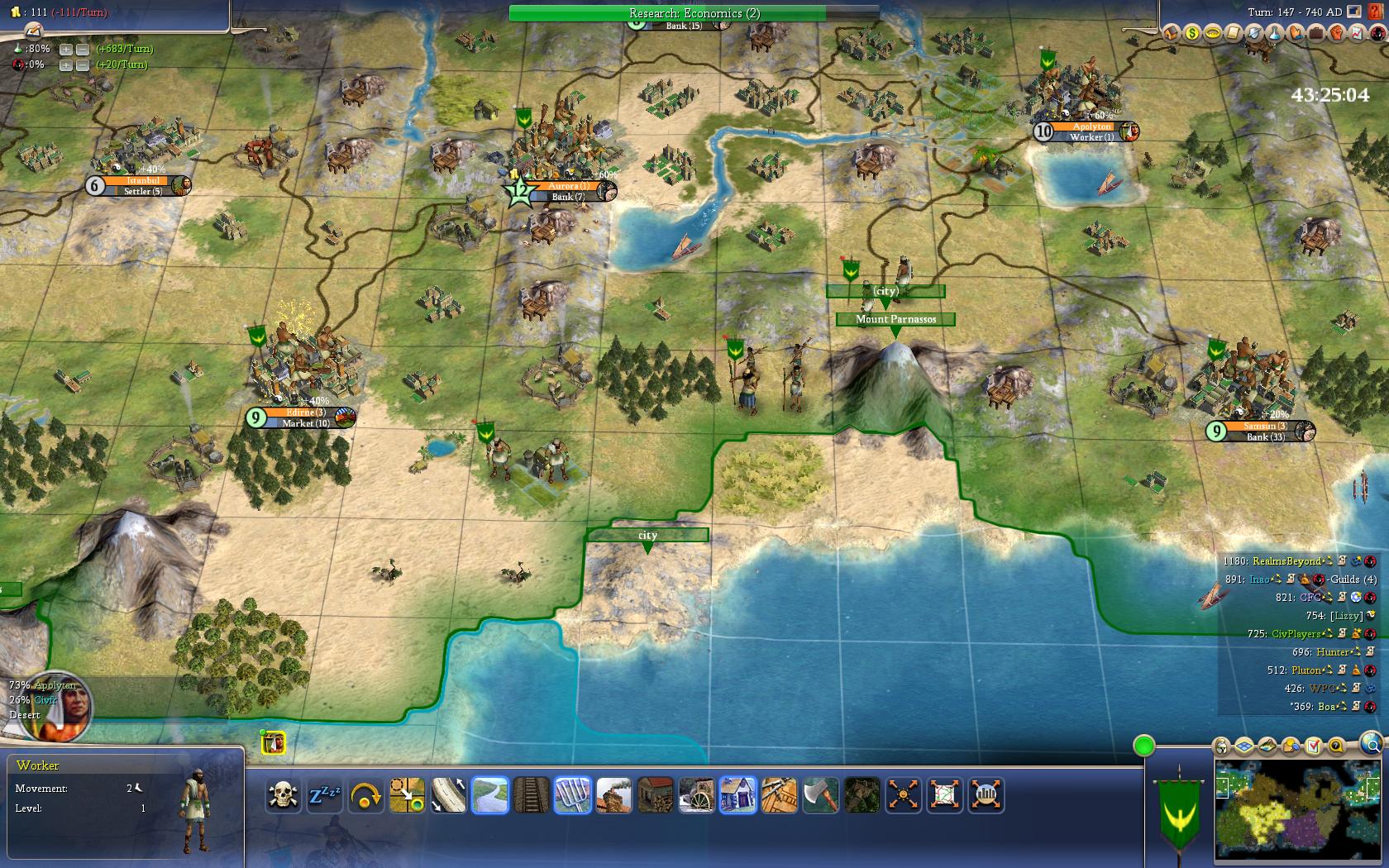Open the technology advisor flask icon
1389x868 pixels.
click(x=1274, y=33)
